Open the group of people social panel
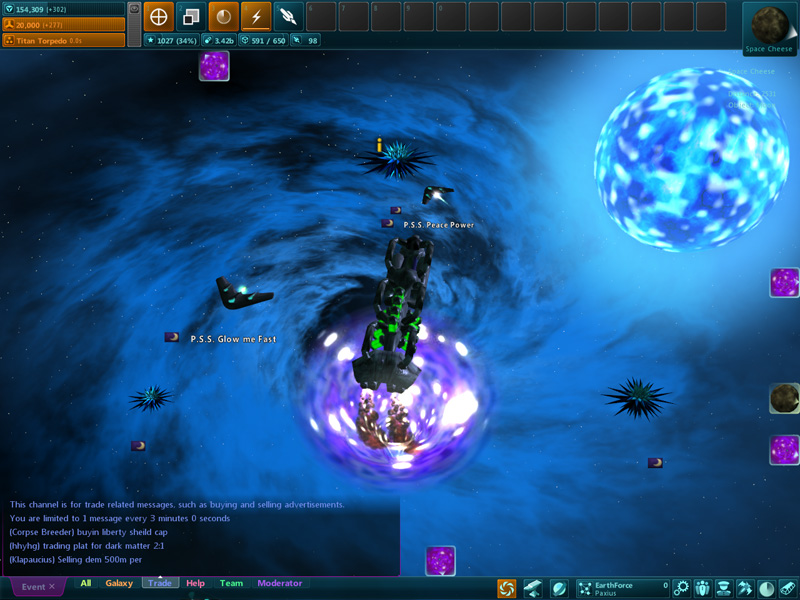 702,588
